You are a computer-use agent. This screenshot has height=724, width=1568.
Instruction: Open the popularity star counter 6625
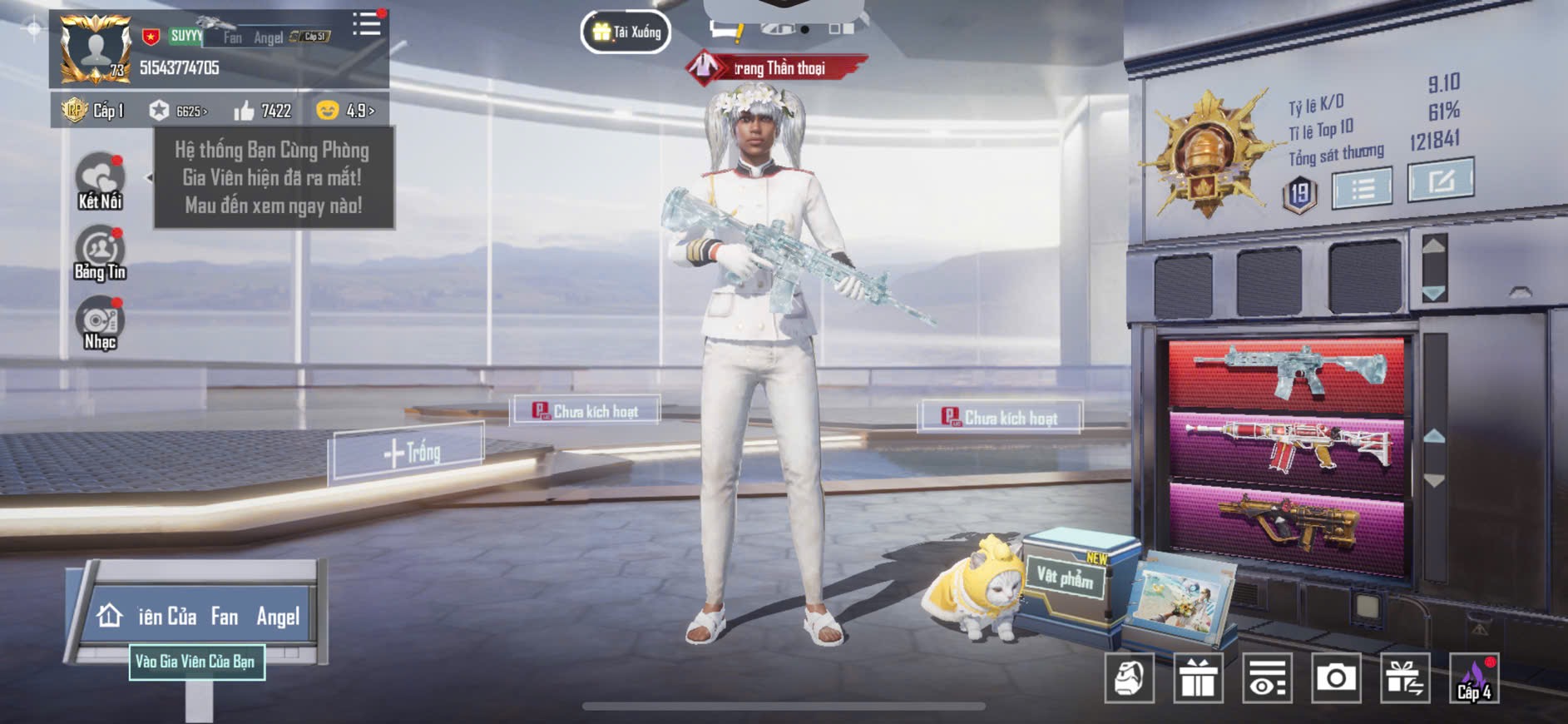pyautogui.click(x=178, y=111)
